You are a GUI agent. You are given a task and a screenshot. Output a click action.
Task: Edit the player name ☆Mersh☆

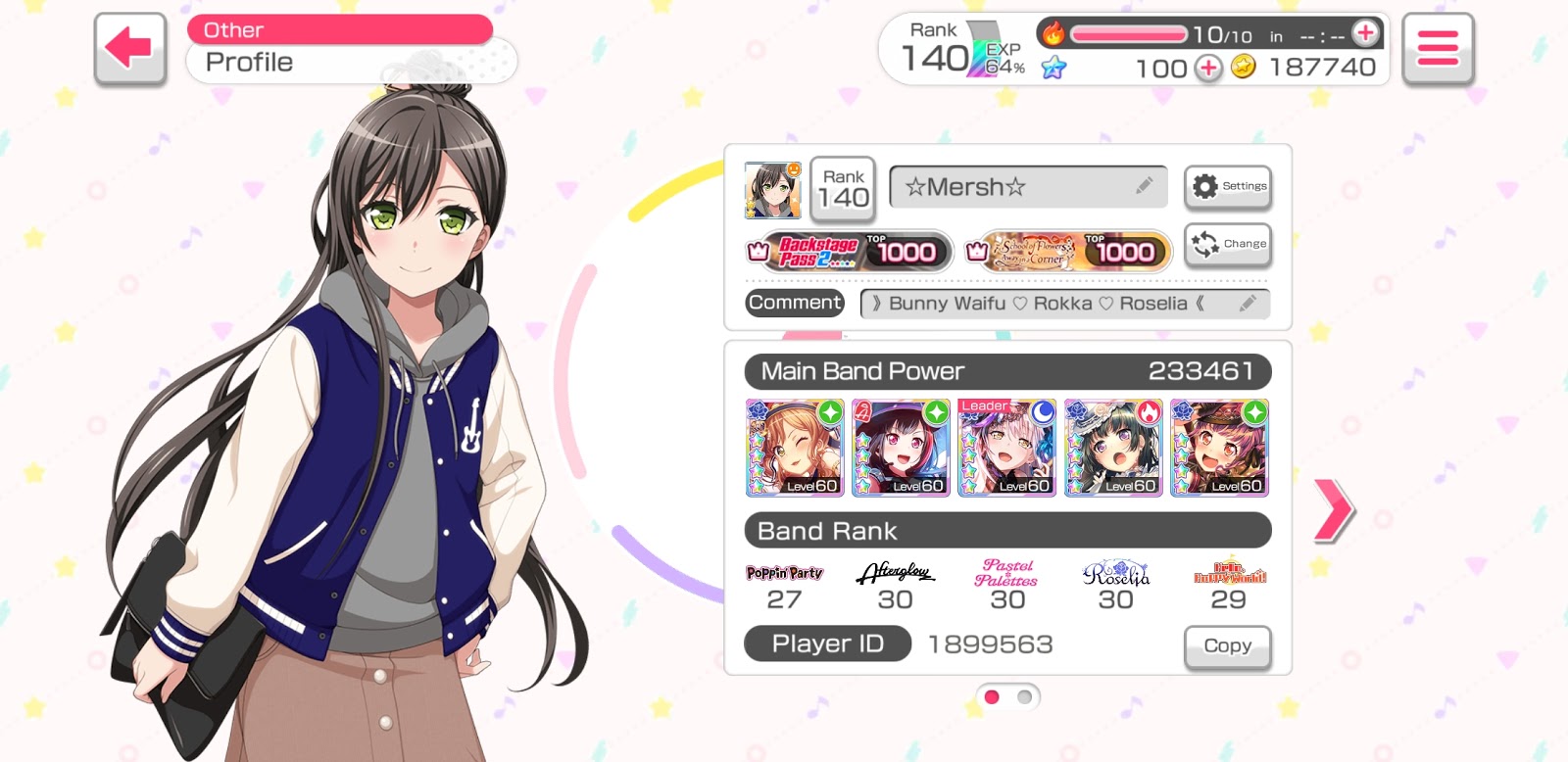point(1144,186)
